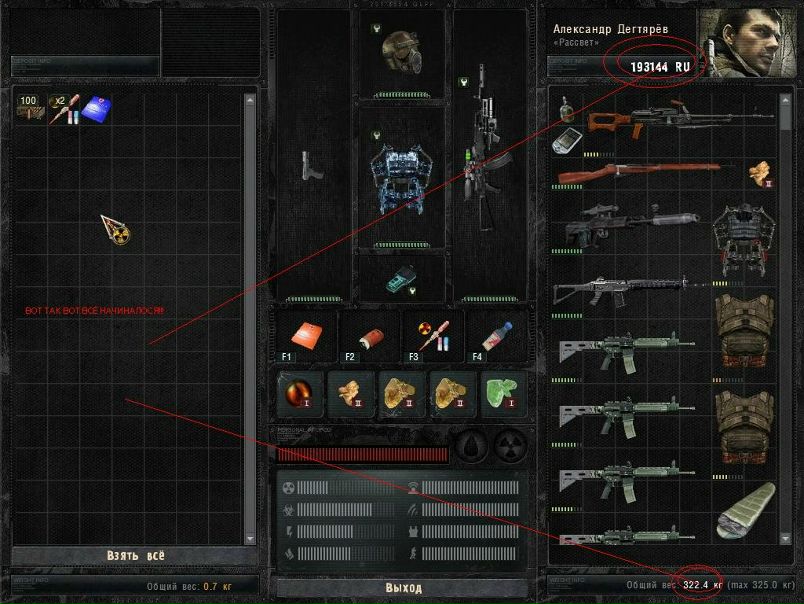Click the equipped detector device slot

(x=400, y=278)
